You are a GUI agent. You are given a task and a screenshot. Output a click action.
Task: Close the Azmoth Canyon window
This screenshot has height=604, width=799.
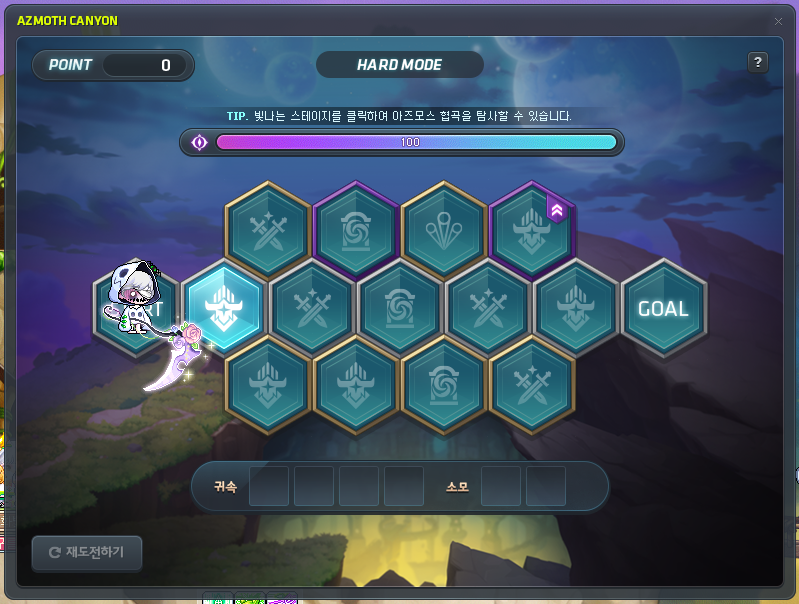click(778, 21)
